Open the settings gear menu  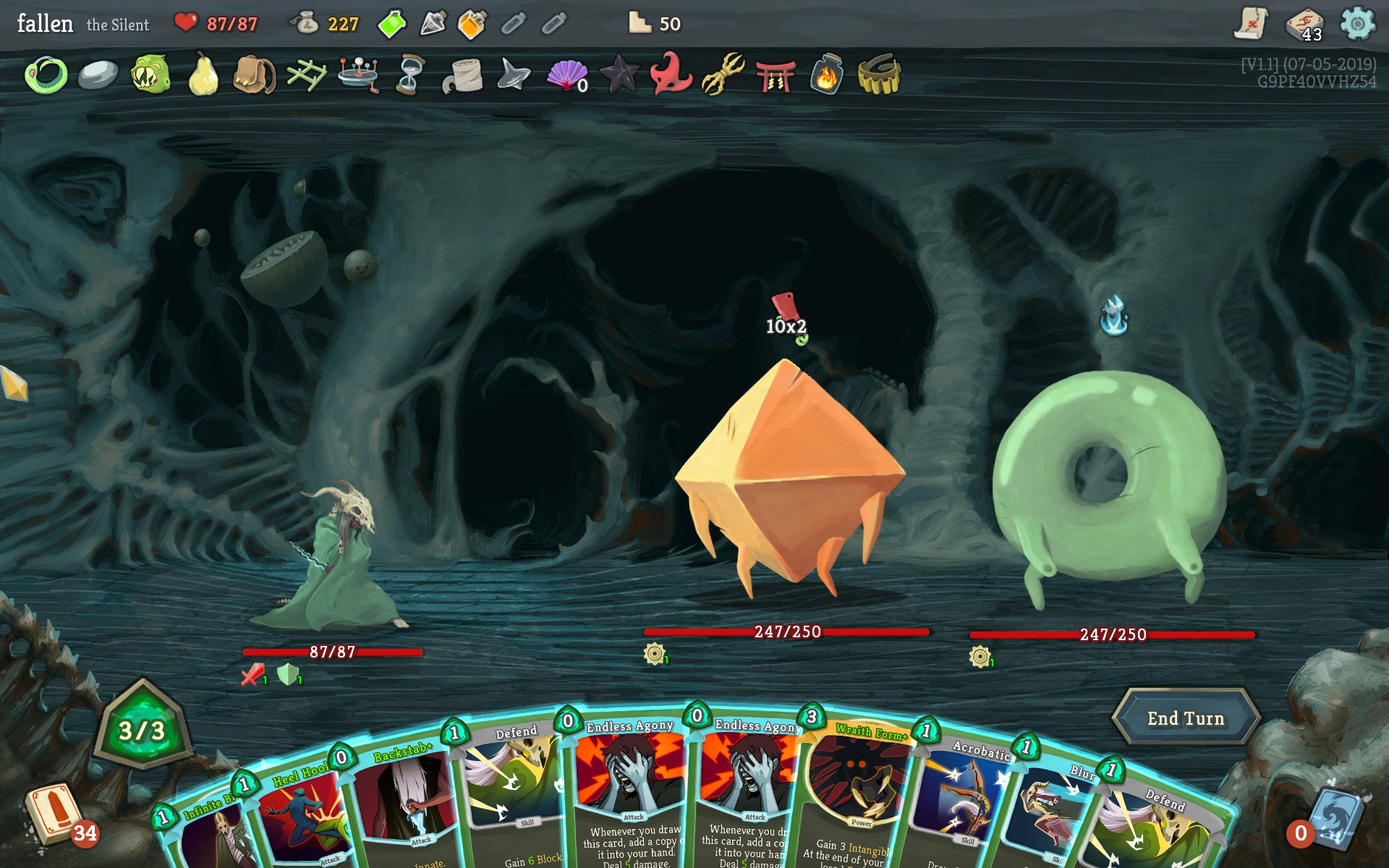tap(1357, 24)
